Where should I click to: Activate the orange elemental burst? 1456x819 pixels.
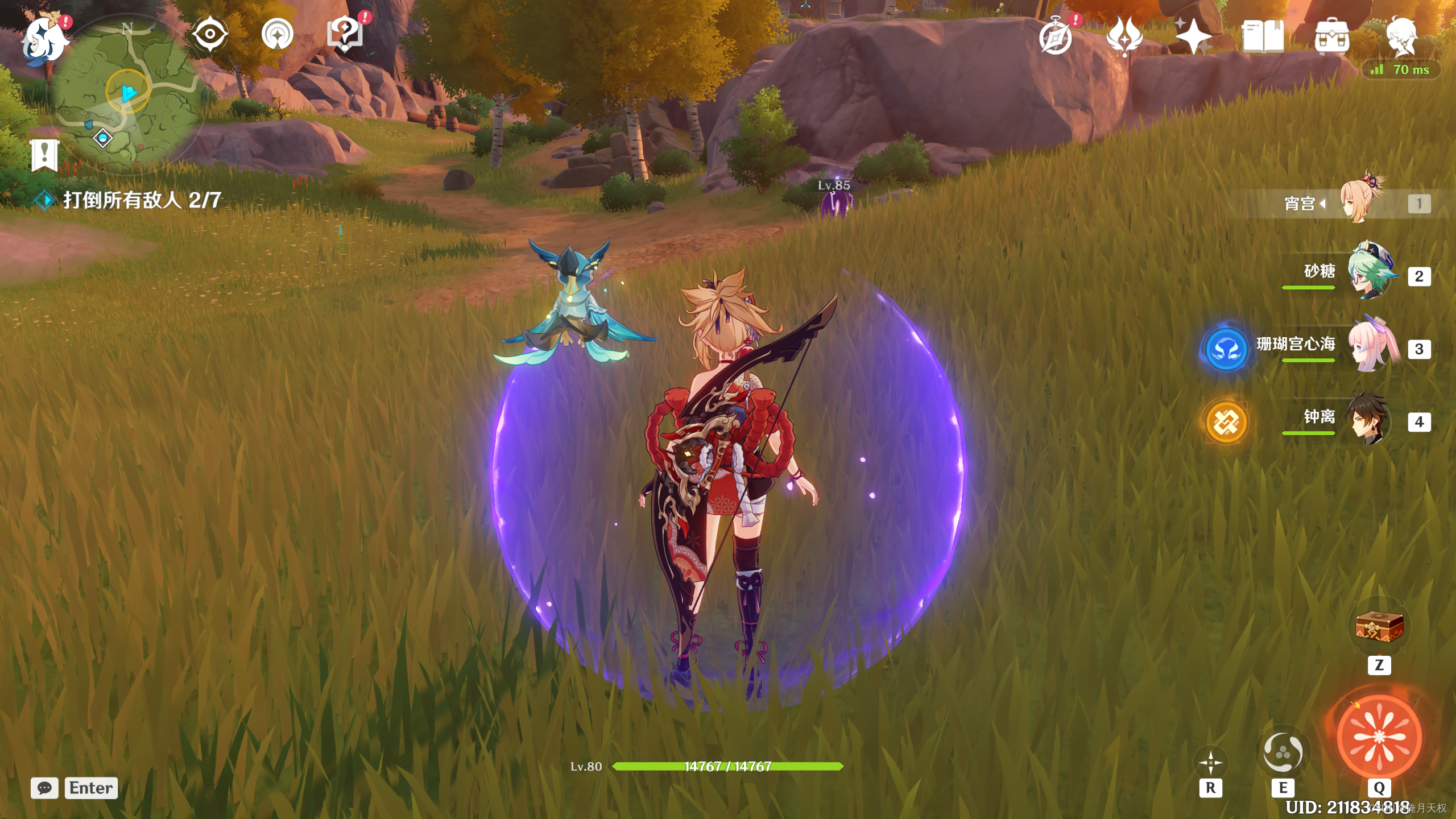coord(1379,737)
